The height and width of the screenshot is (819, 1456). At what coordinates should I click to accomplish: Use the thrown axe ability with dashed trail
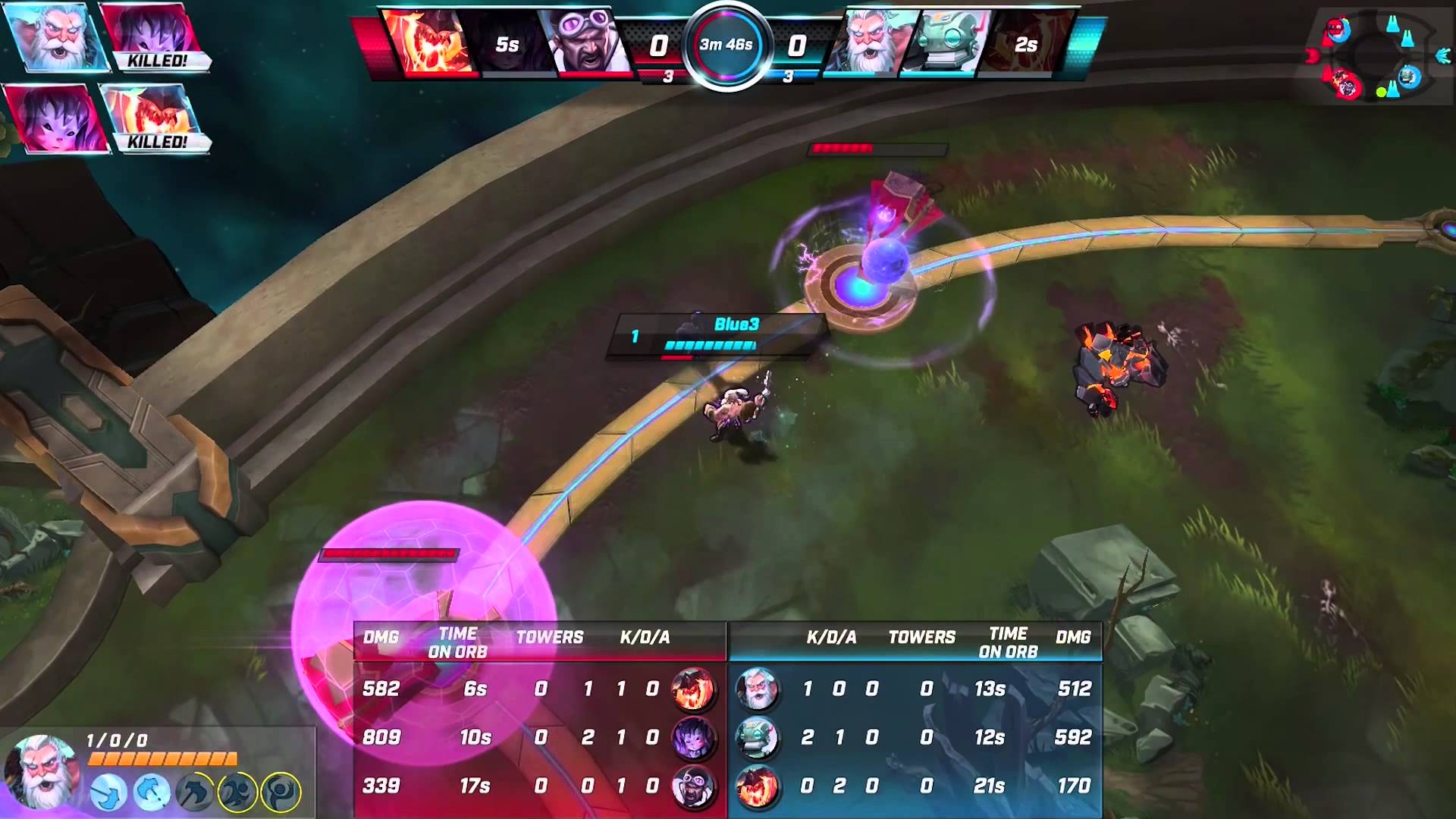click(x=151, y=792)
